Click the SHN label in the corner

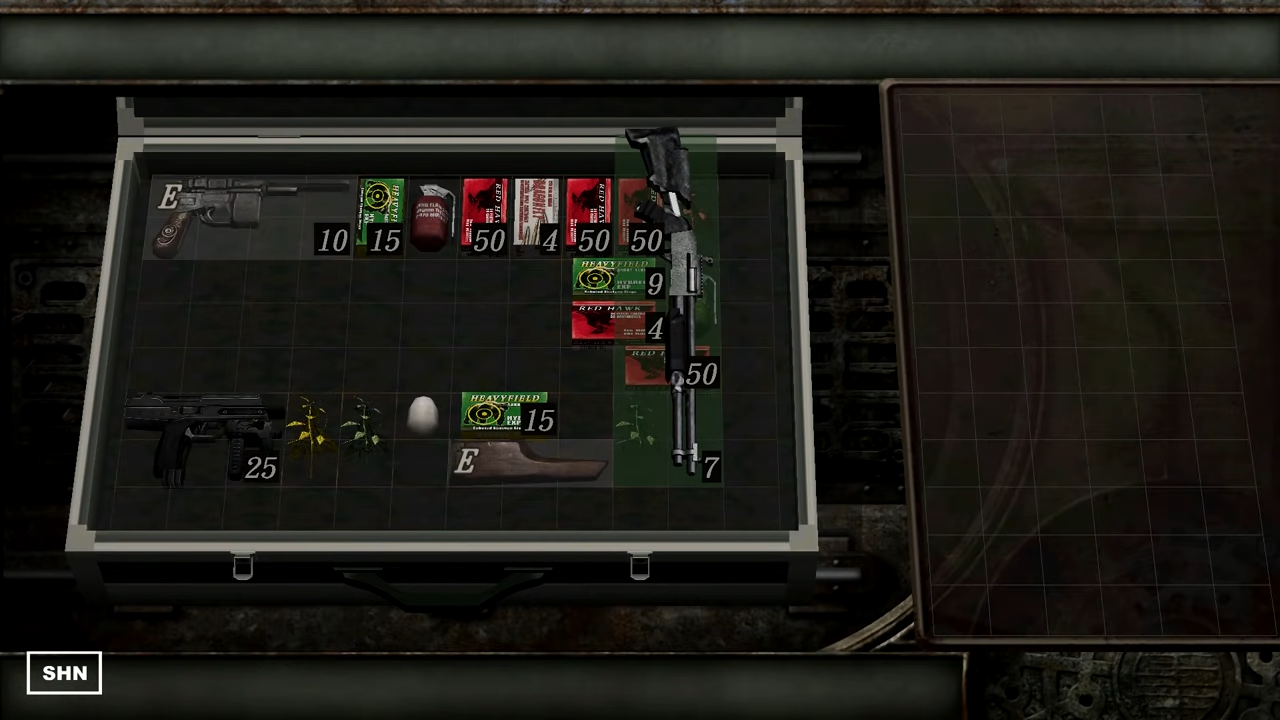coord(64,673)
